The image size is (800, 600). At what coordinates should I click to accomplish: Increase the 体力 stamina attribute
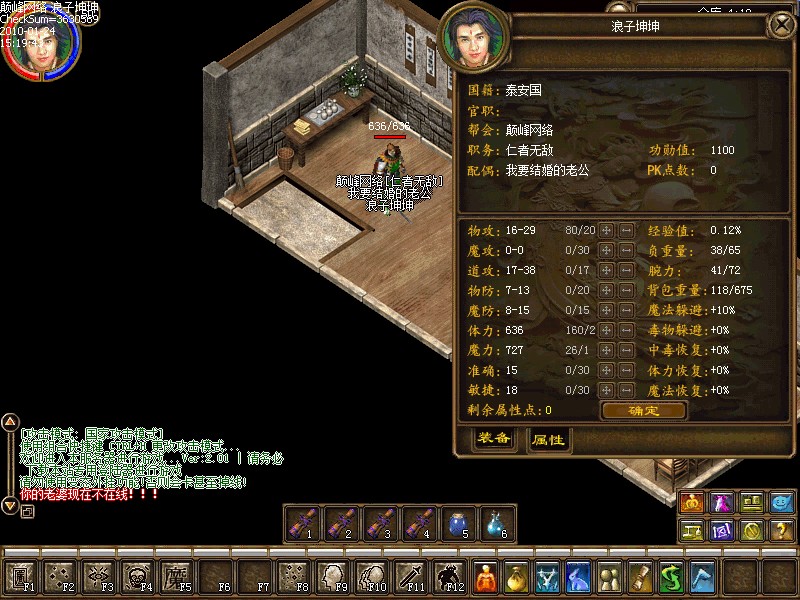[x=606, y=330]
